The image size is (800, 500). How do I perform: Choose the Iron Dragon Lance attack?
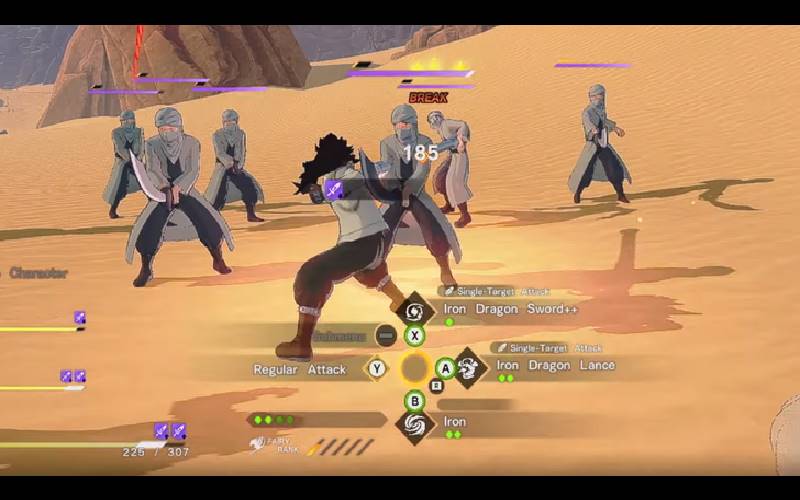point(555,366)
